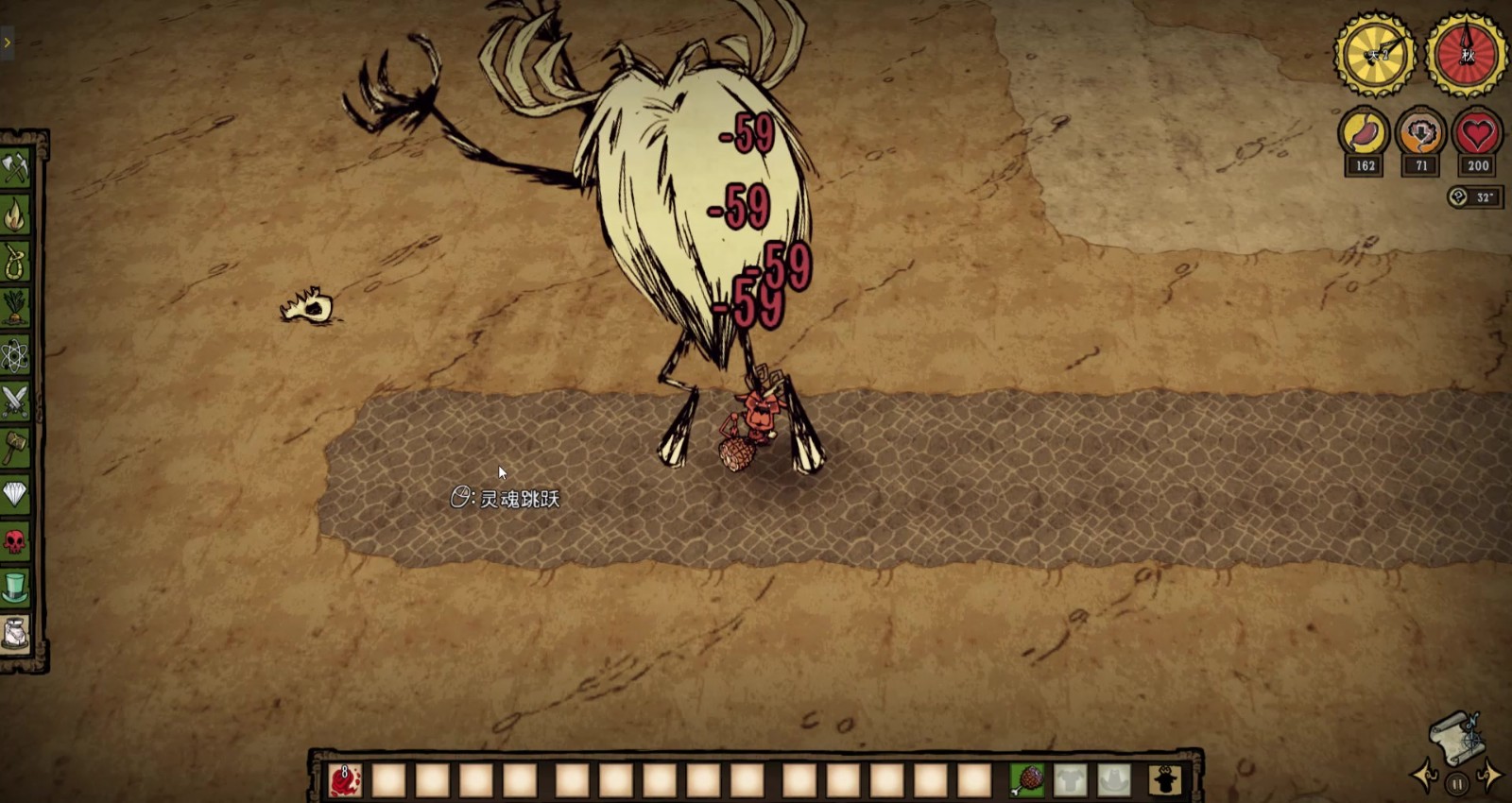
Task: Open the crossed-swords Fight tab
Action: coord(16,402)
